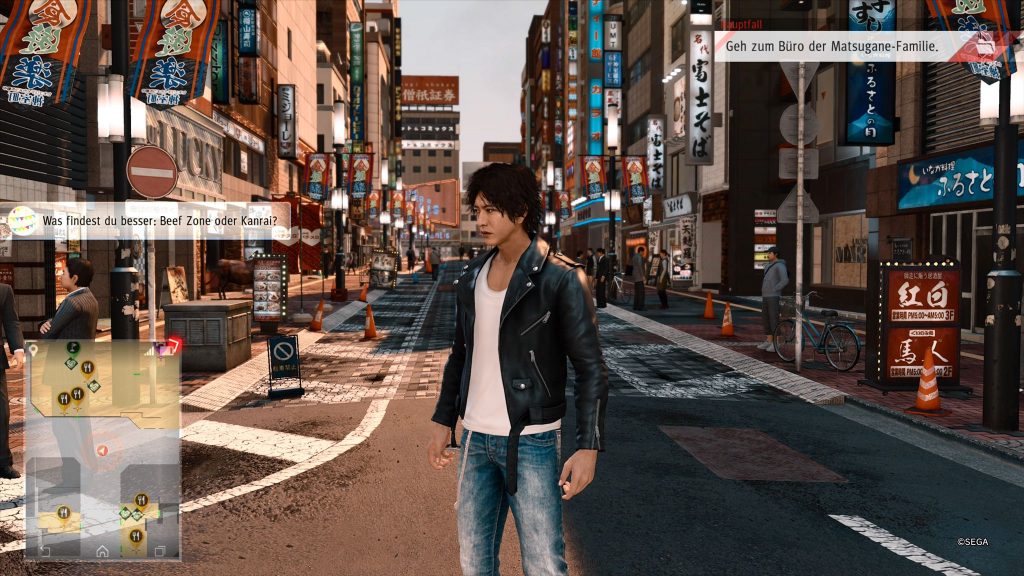The height and width of the screenshot is (576, 1024).
Task: Click the minimap's back arrow icon
Action: coord(44,550)
